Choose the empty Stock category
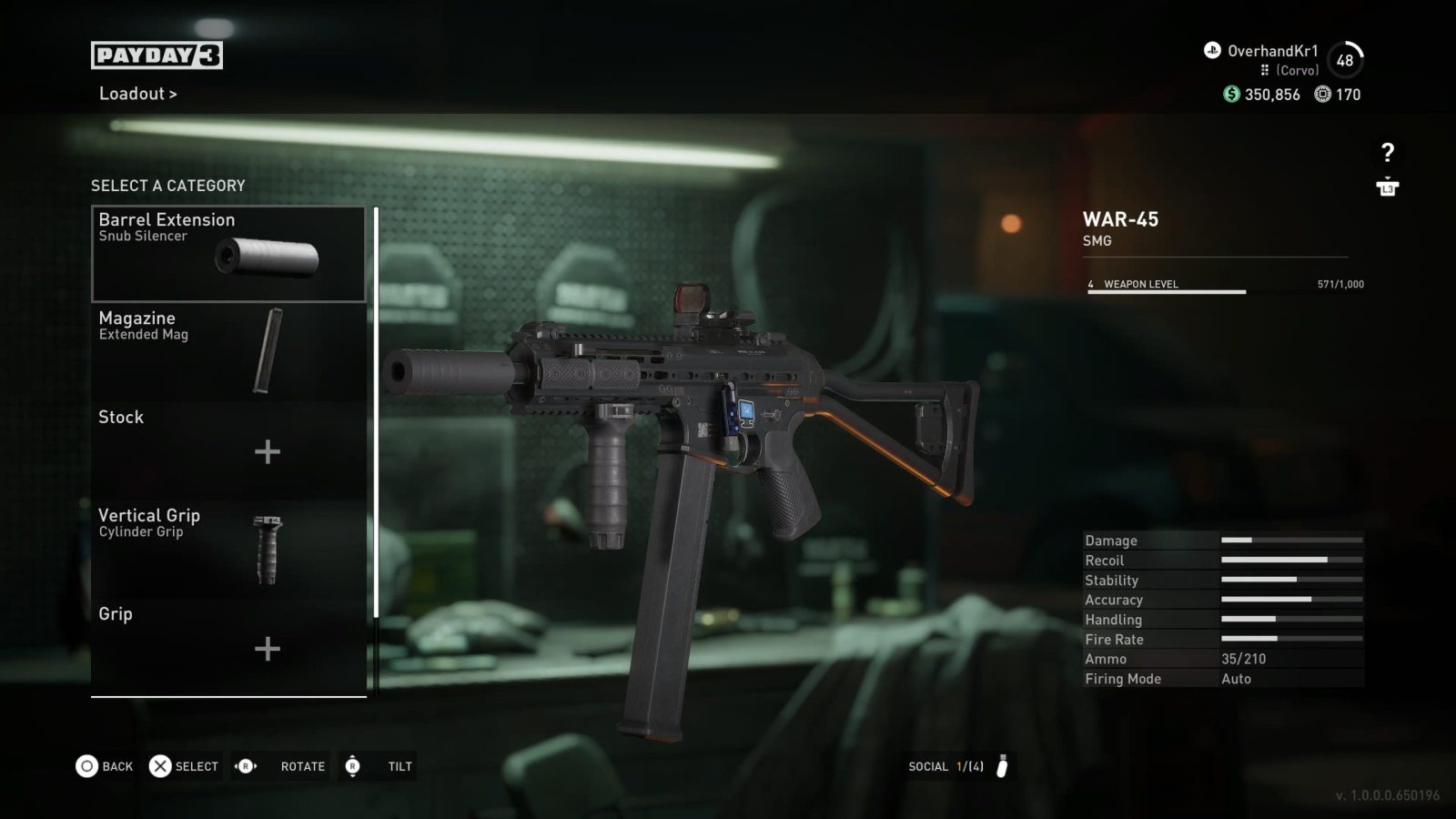 (x=228, y=450)
